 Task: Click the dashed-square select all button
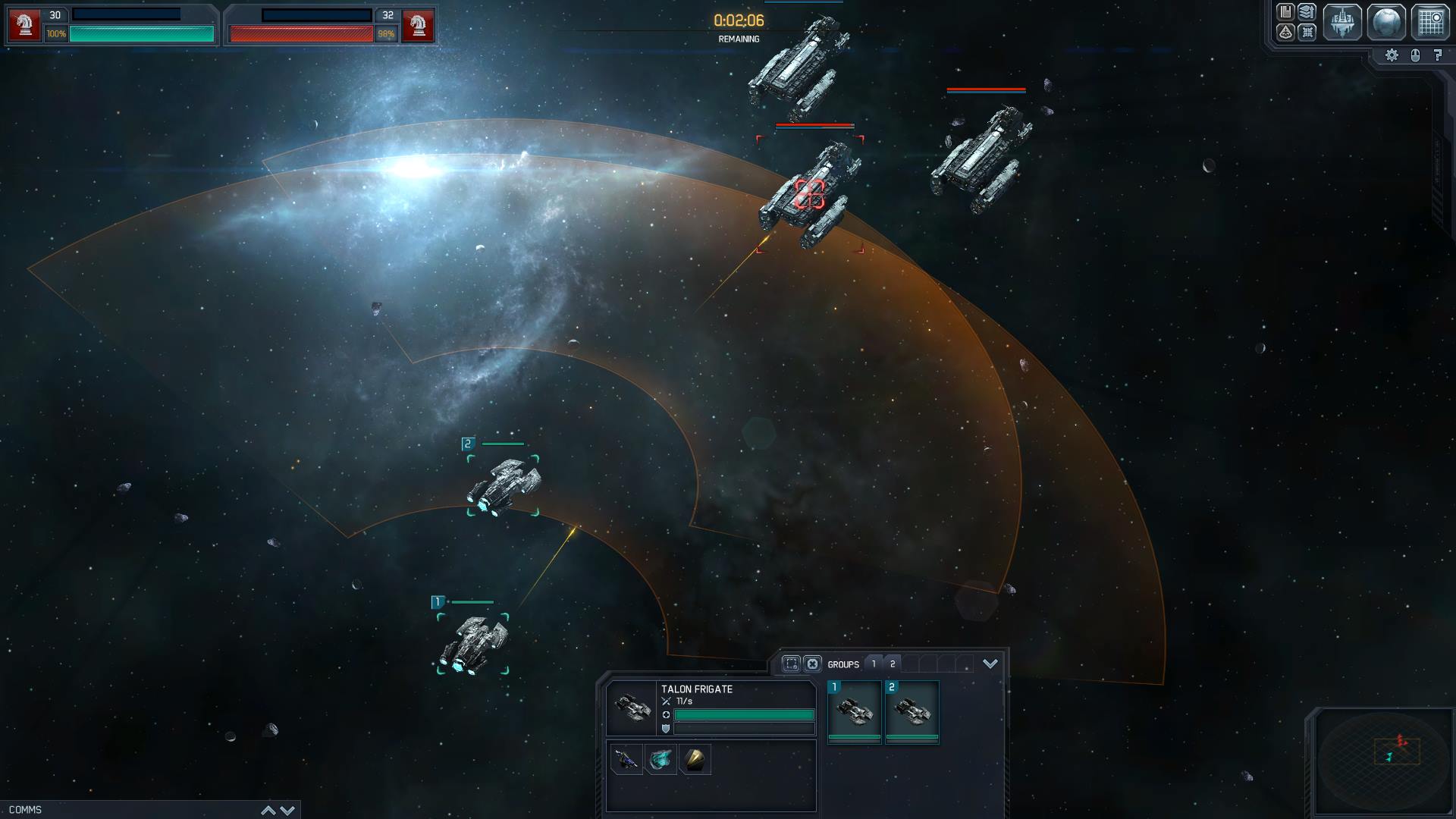[x=791, y=664]
